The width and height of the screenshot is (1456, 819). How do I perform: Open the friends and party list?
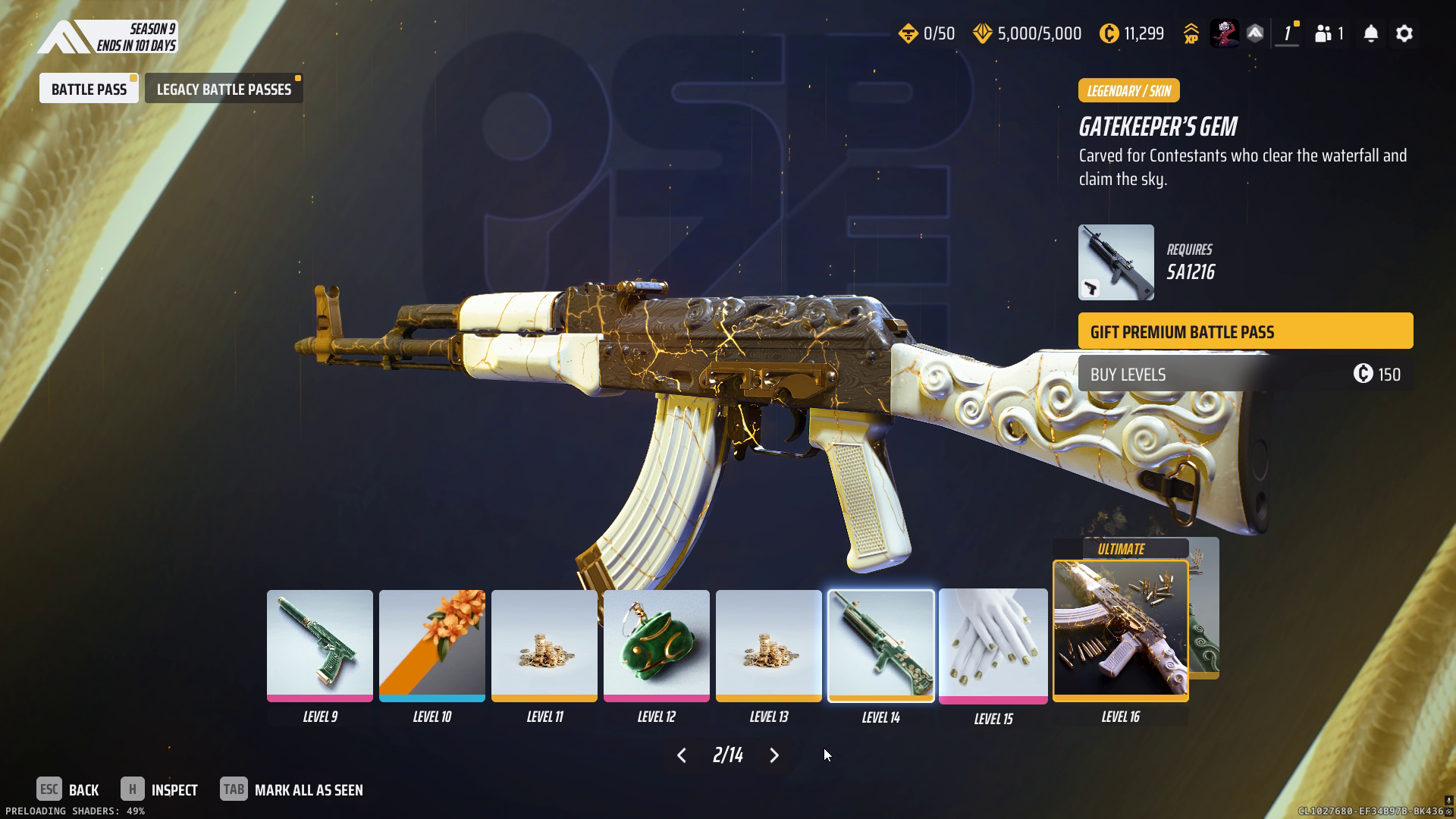click(x=1329, y=34)
